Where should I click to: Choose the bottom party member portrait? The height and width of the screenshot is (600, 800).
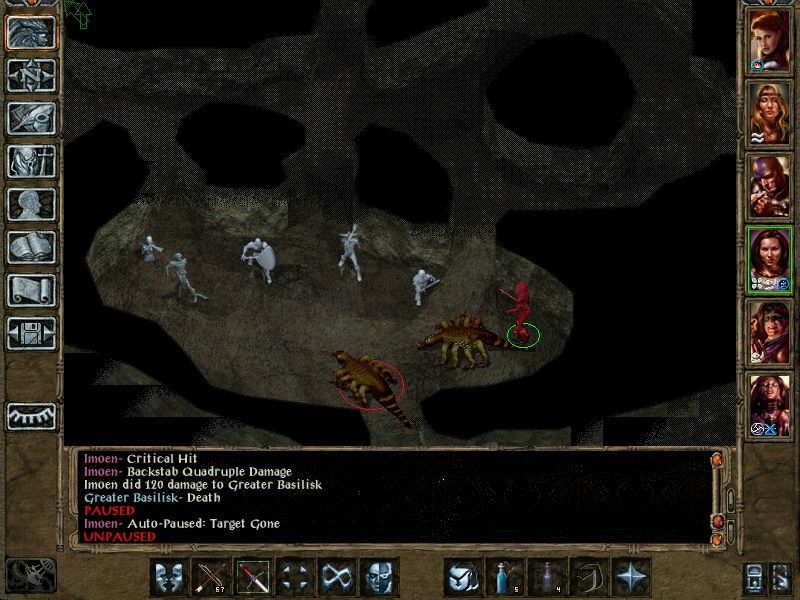point(770,405)
